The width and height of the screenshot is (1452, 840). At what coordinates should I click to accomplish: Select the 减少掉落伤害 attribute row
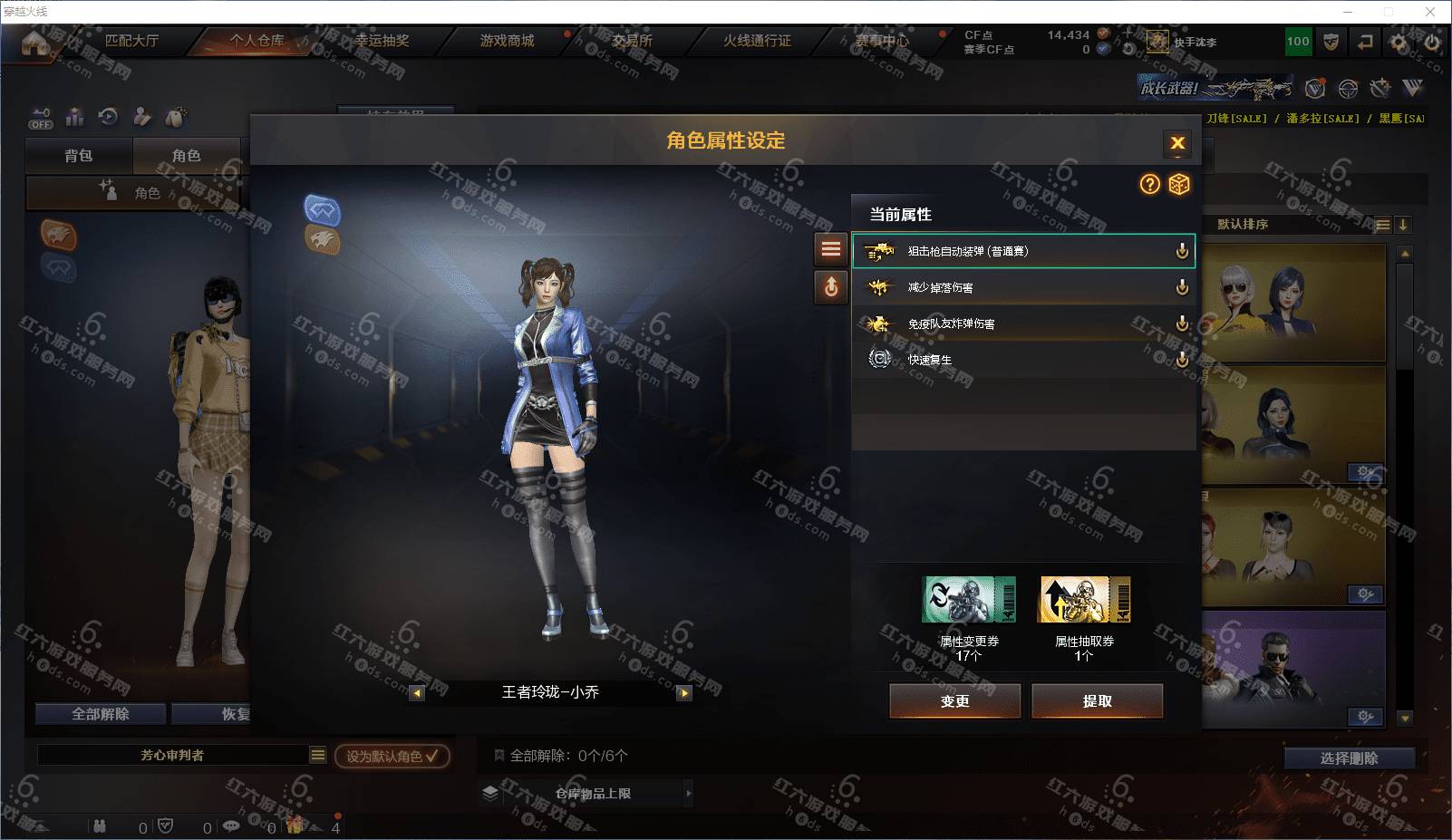pyautogui.click(x=1022, y=287)
